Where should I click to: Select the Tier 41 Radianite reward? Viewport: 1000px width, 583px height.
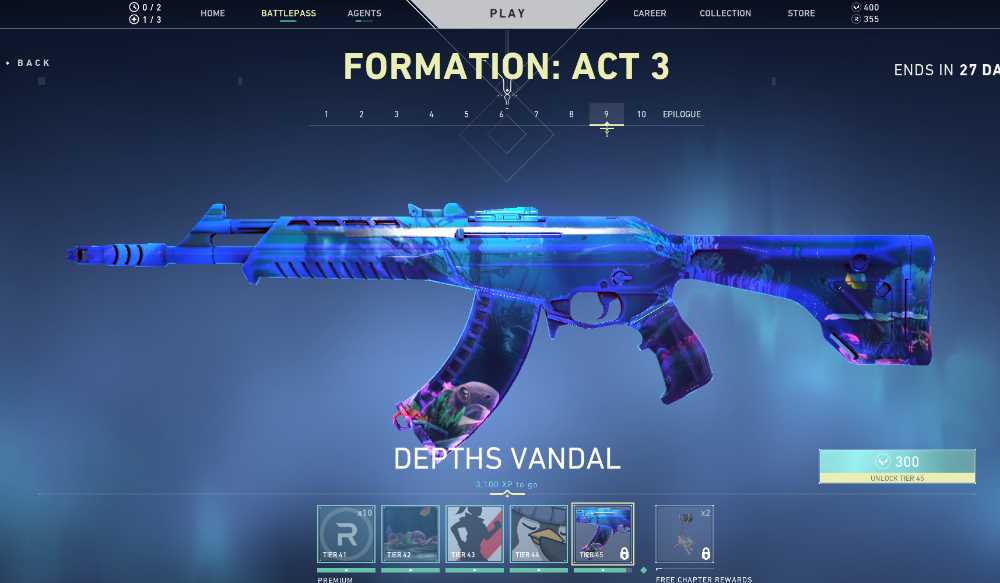(x=346, y=534)
